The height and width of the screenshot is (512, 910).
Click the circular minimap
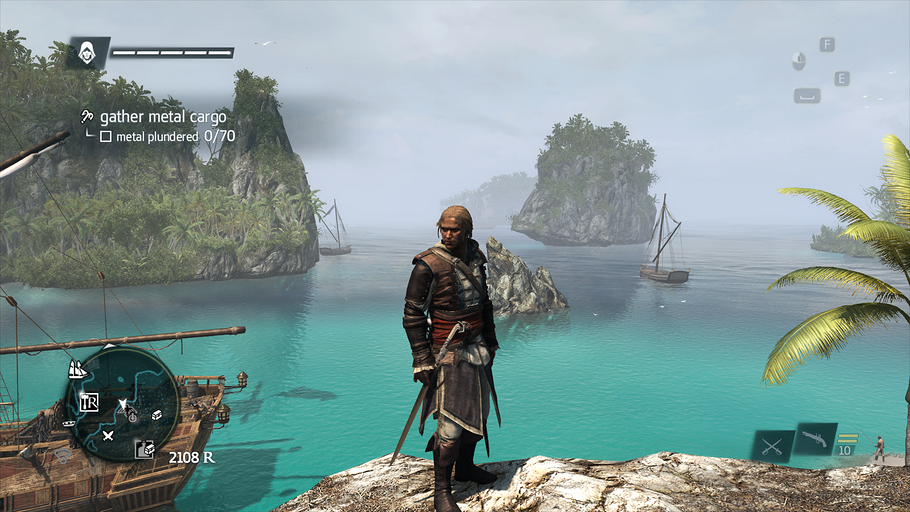(x=122, y=403)
